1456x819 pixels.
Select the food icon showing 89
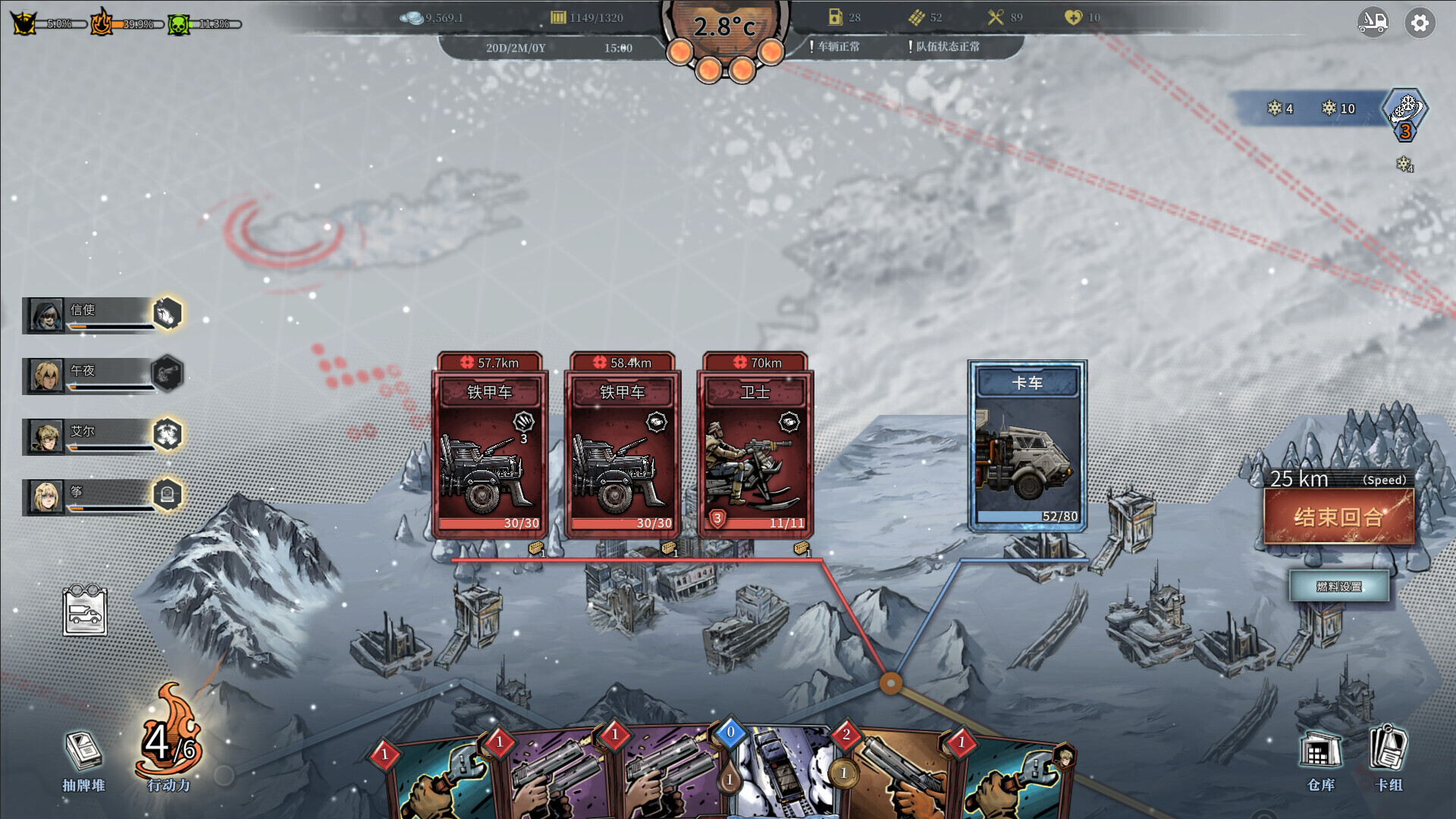995,16
